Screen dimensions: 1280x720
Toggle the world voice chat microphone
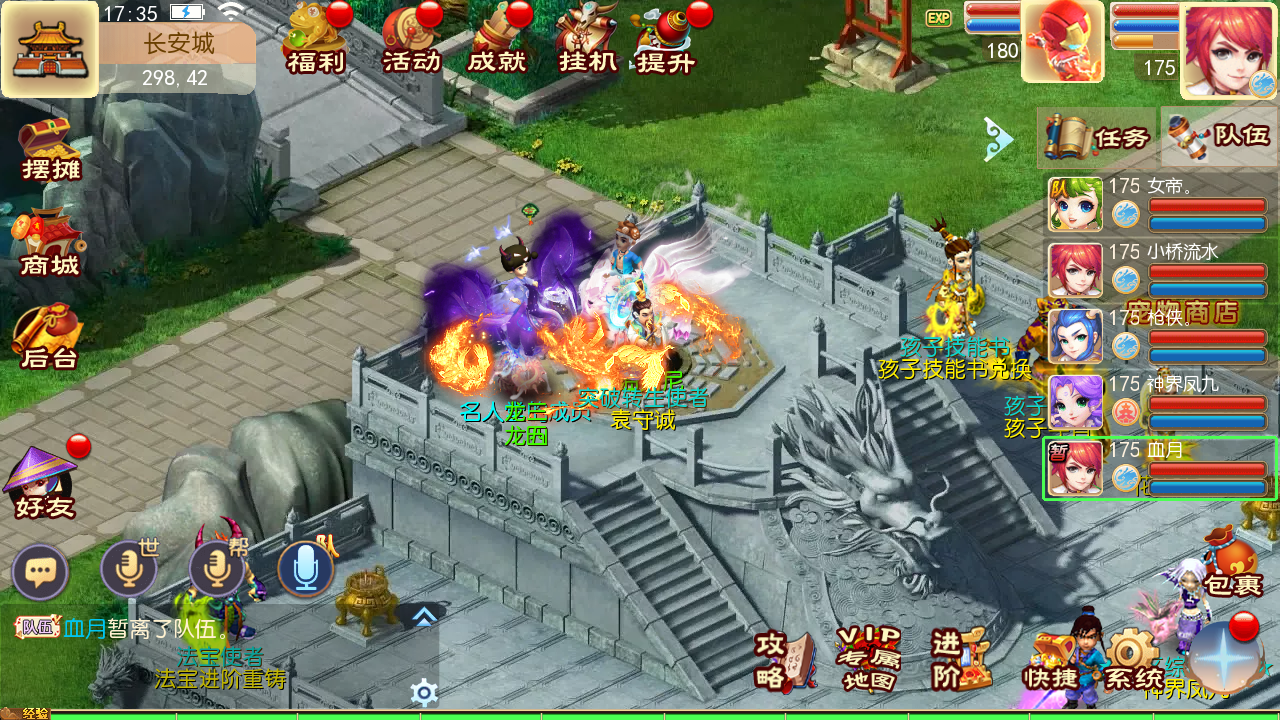point(129,570)
